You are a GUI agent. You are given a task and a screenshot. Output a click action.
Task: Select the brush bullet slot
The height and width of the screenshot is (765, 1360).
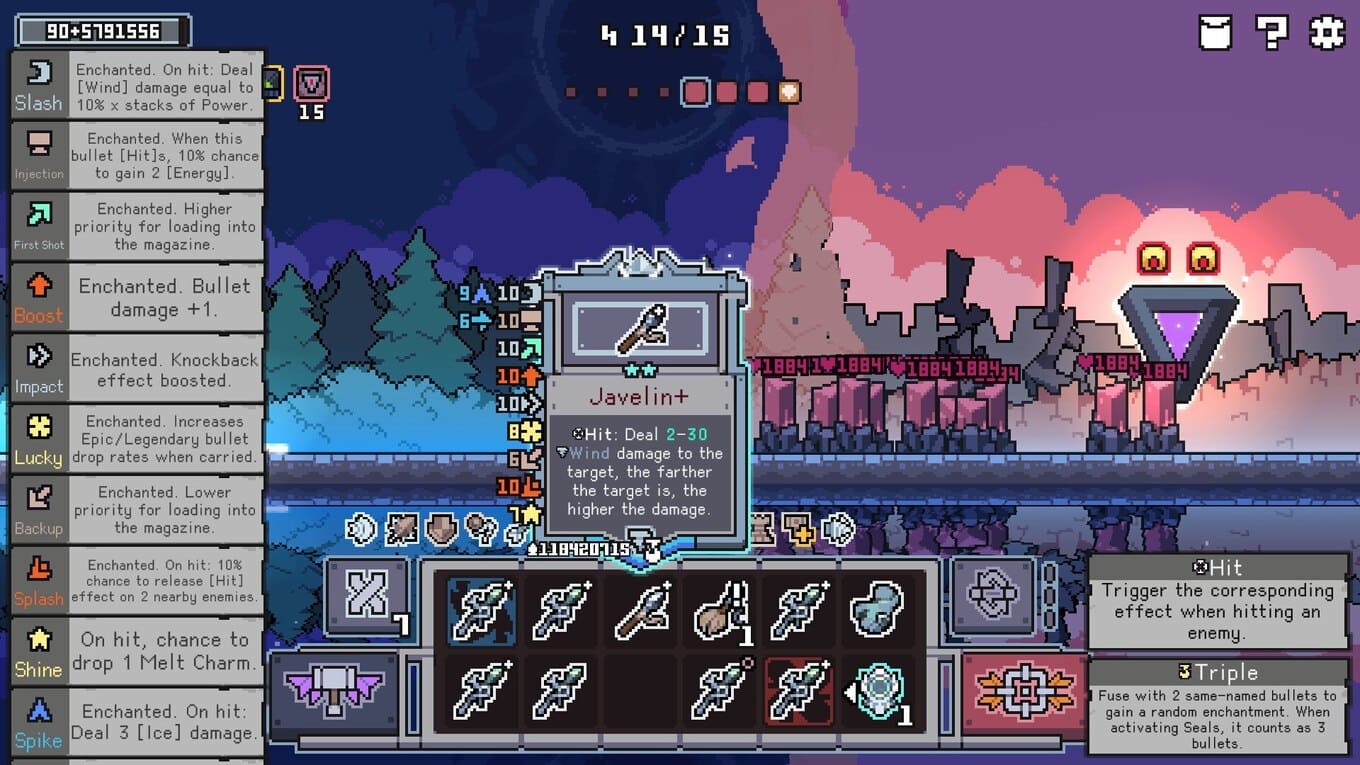click(720, 610)
